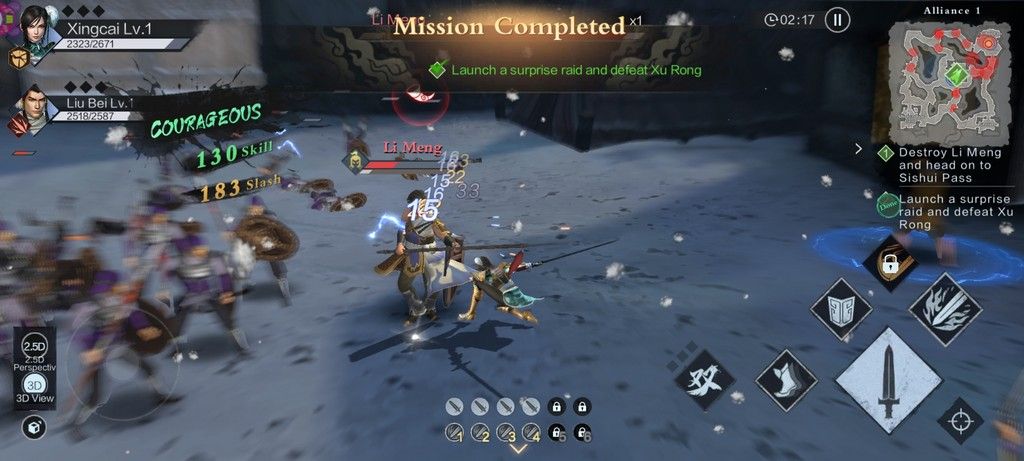Screen dimensions: 1024x461
Task: Switch to 3D View camera
Action: [x=35, y=389]
